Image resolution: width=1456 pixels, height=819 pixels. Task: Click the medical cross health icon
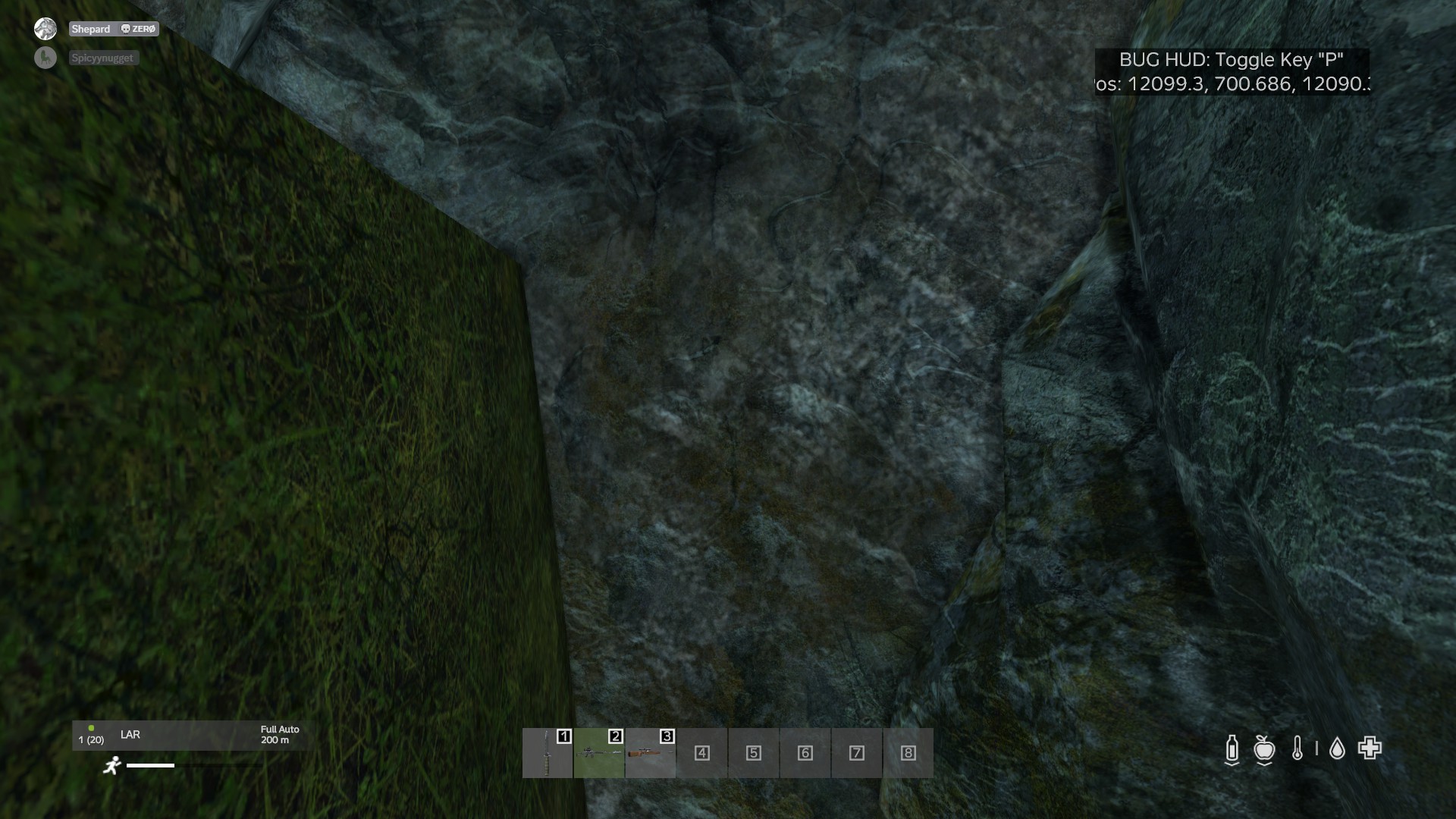click(1370, 748)
